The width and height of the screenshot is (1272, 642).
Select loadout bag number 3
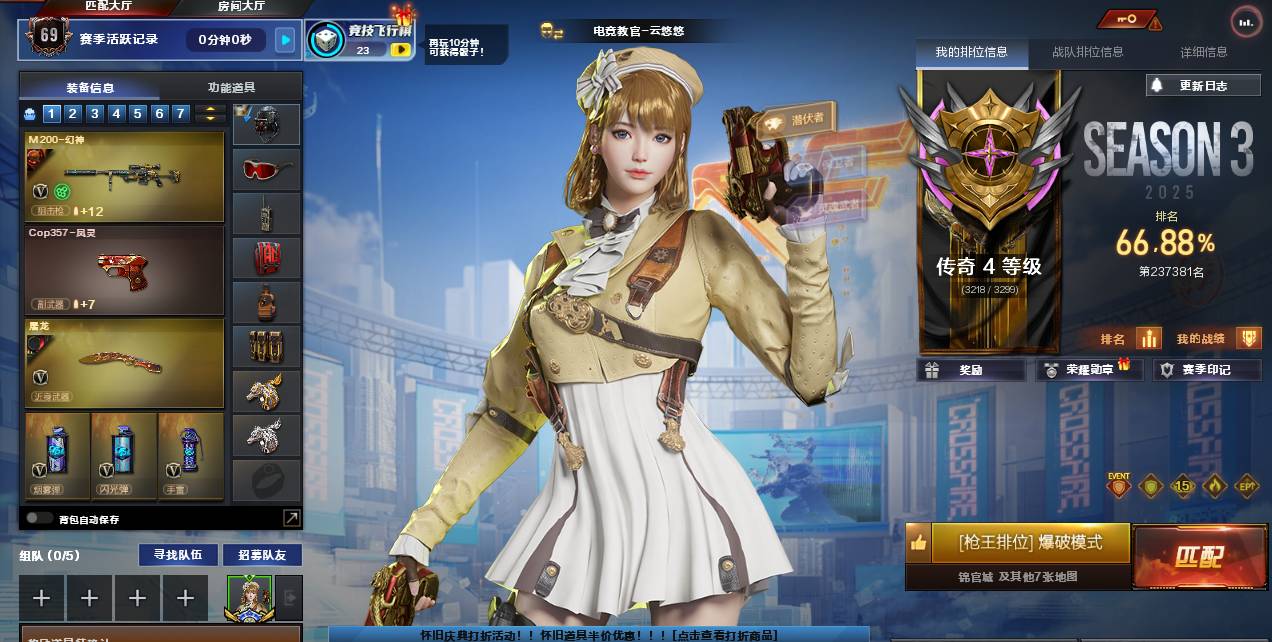[94, 114]
